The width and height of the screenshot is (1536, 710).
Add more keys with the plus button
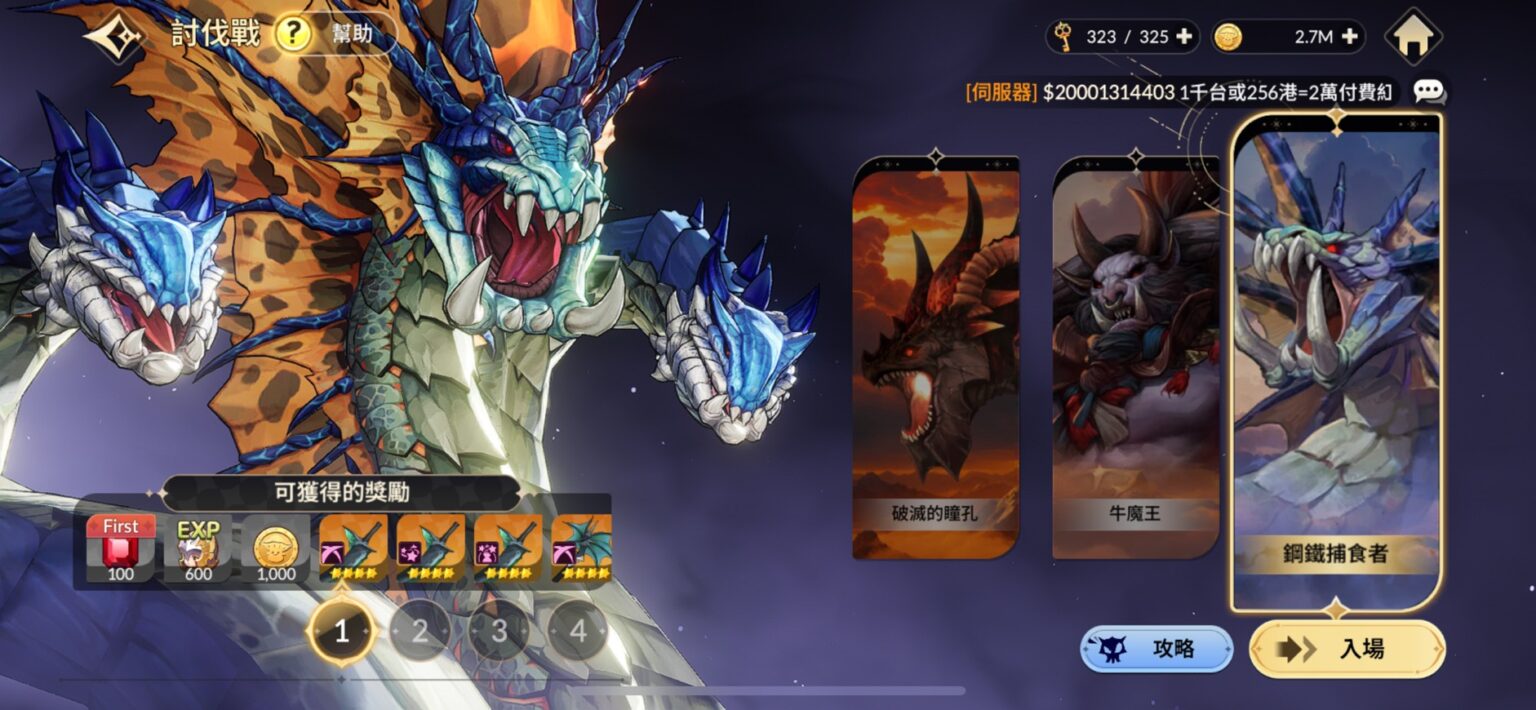coord(1184,37)
